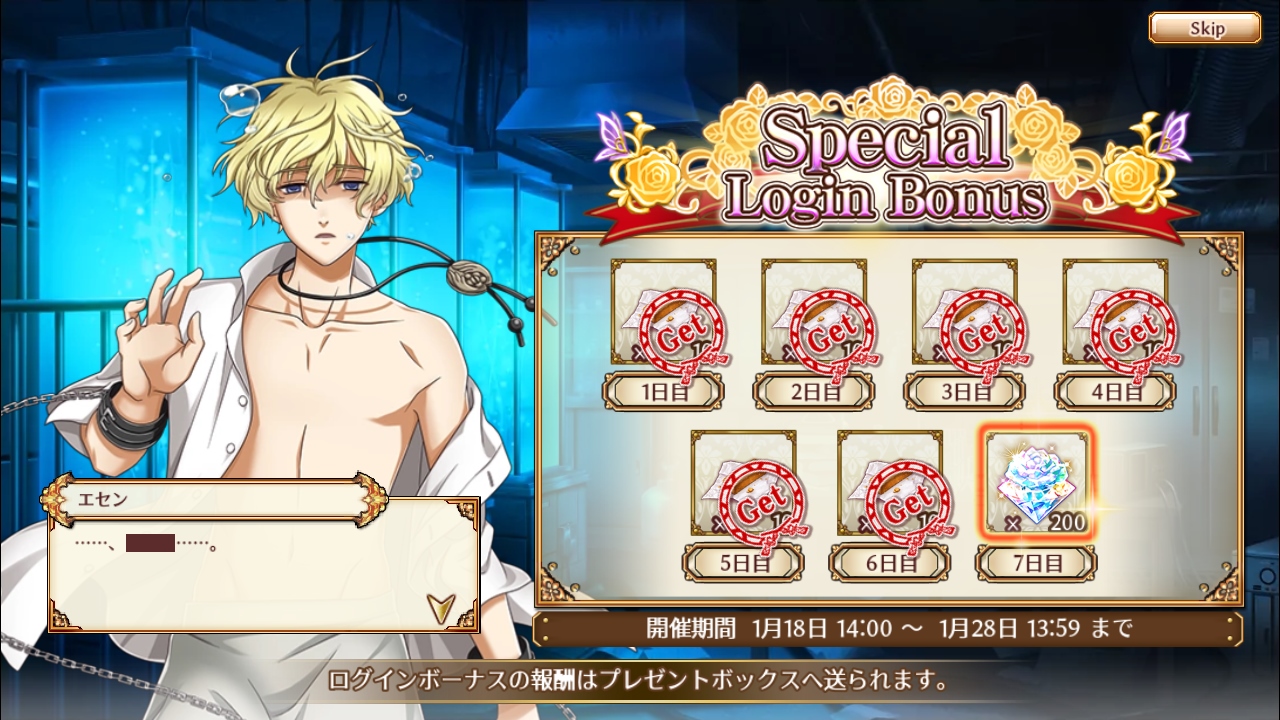
Task: Tap the 4日目 reward tile
Action: click(1115, 313)
